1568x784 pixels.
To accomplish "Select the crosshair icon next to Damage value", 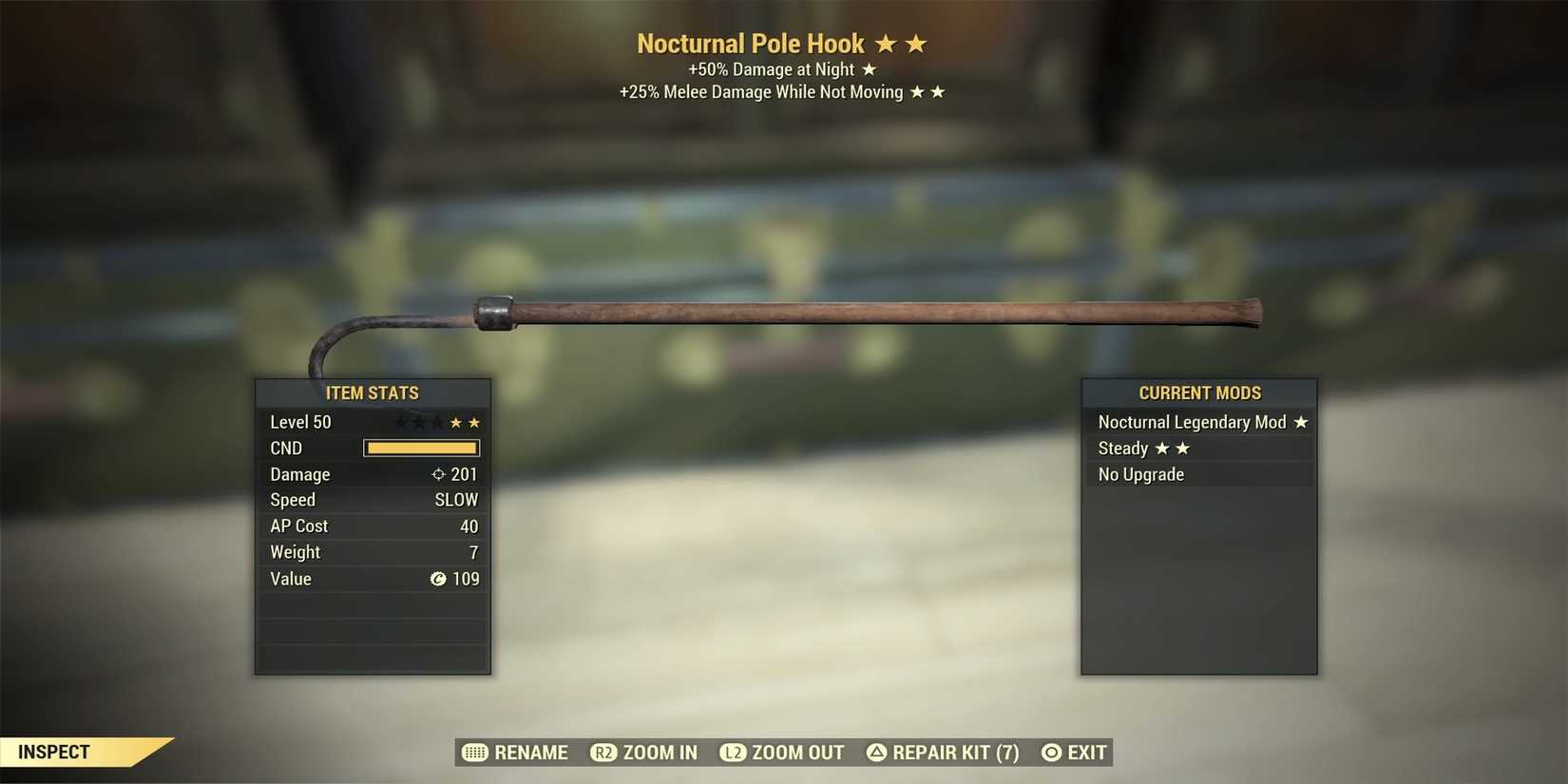I will coord(438,474).
